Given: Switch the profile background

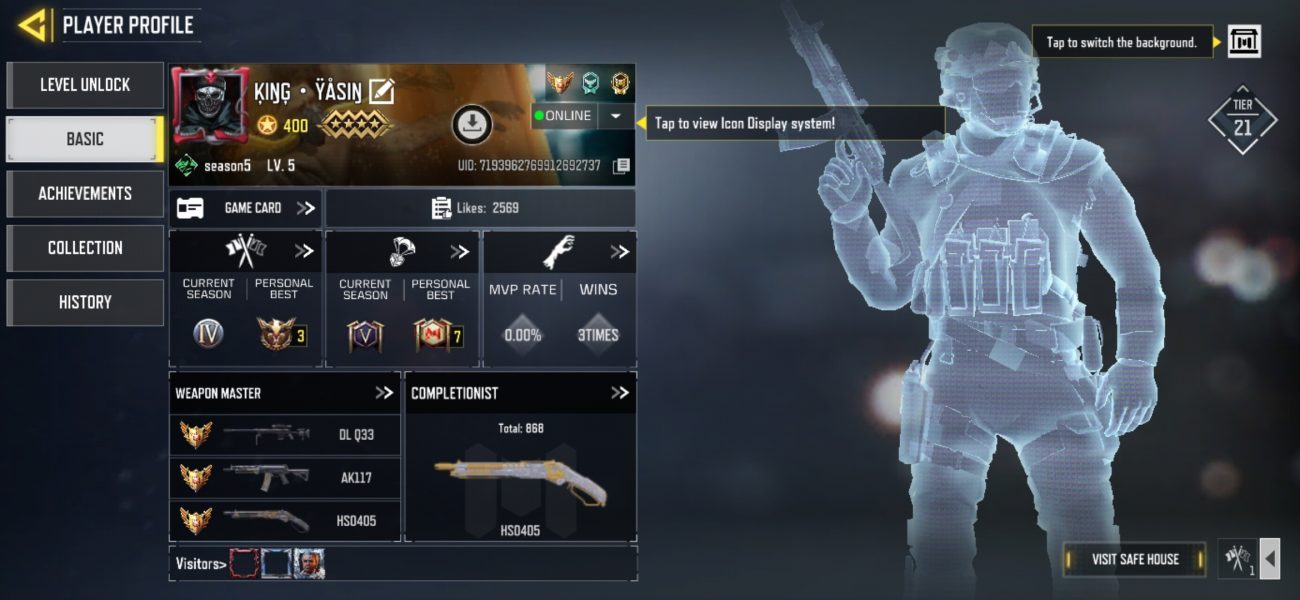Looking at the screenshot, I should [x=1244, y=42].
